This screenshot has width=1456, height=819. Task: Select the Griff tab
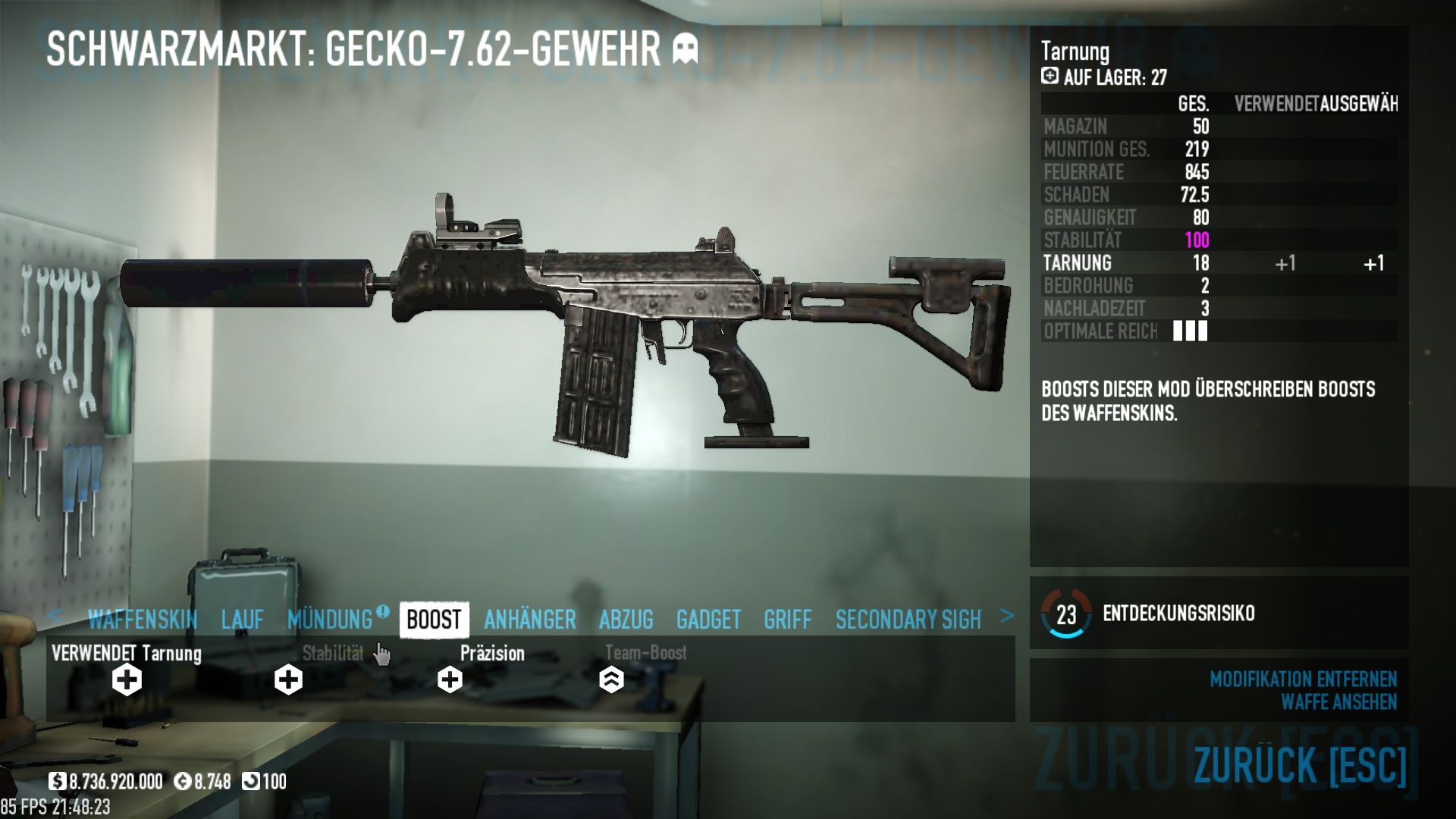788,620
